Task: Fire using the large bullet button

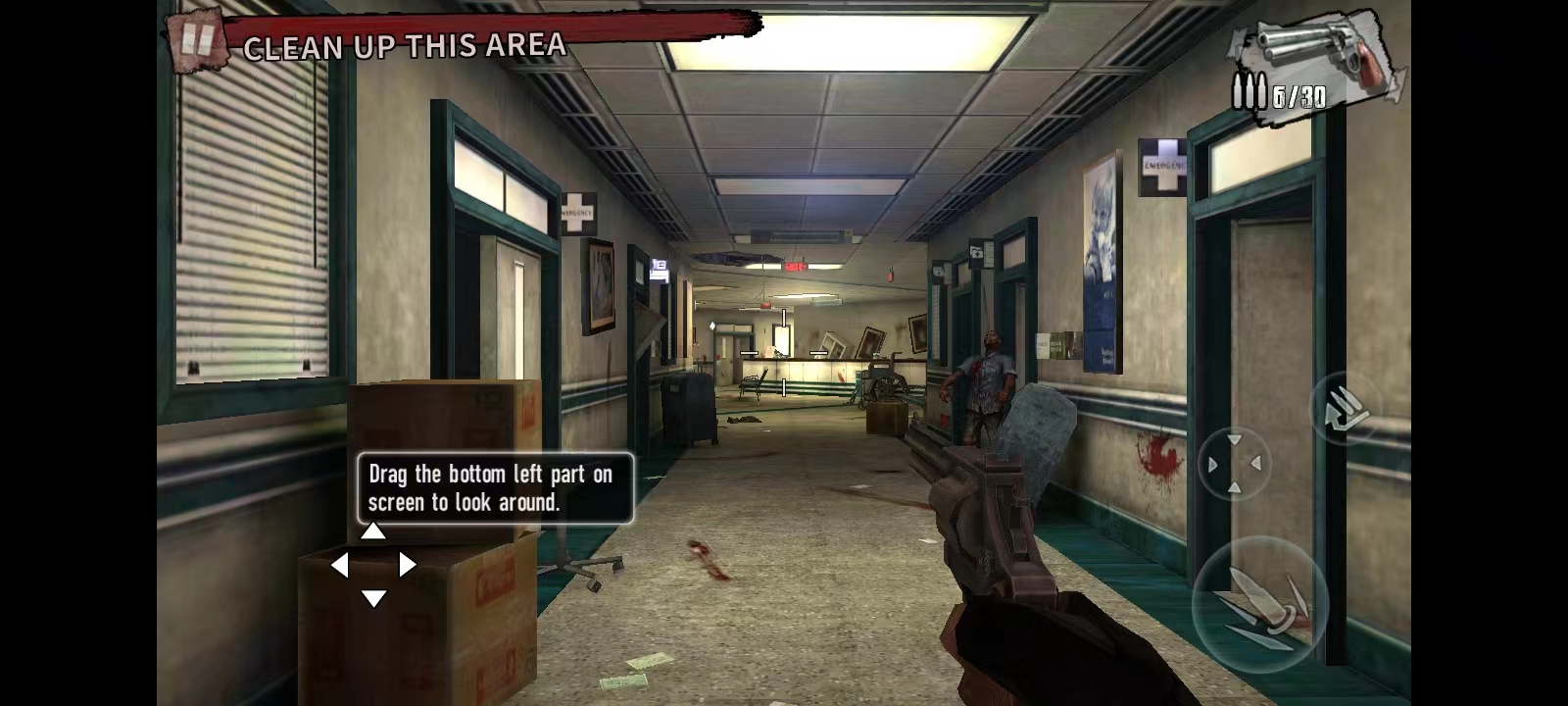Action: pos(1257,603)
